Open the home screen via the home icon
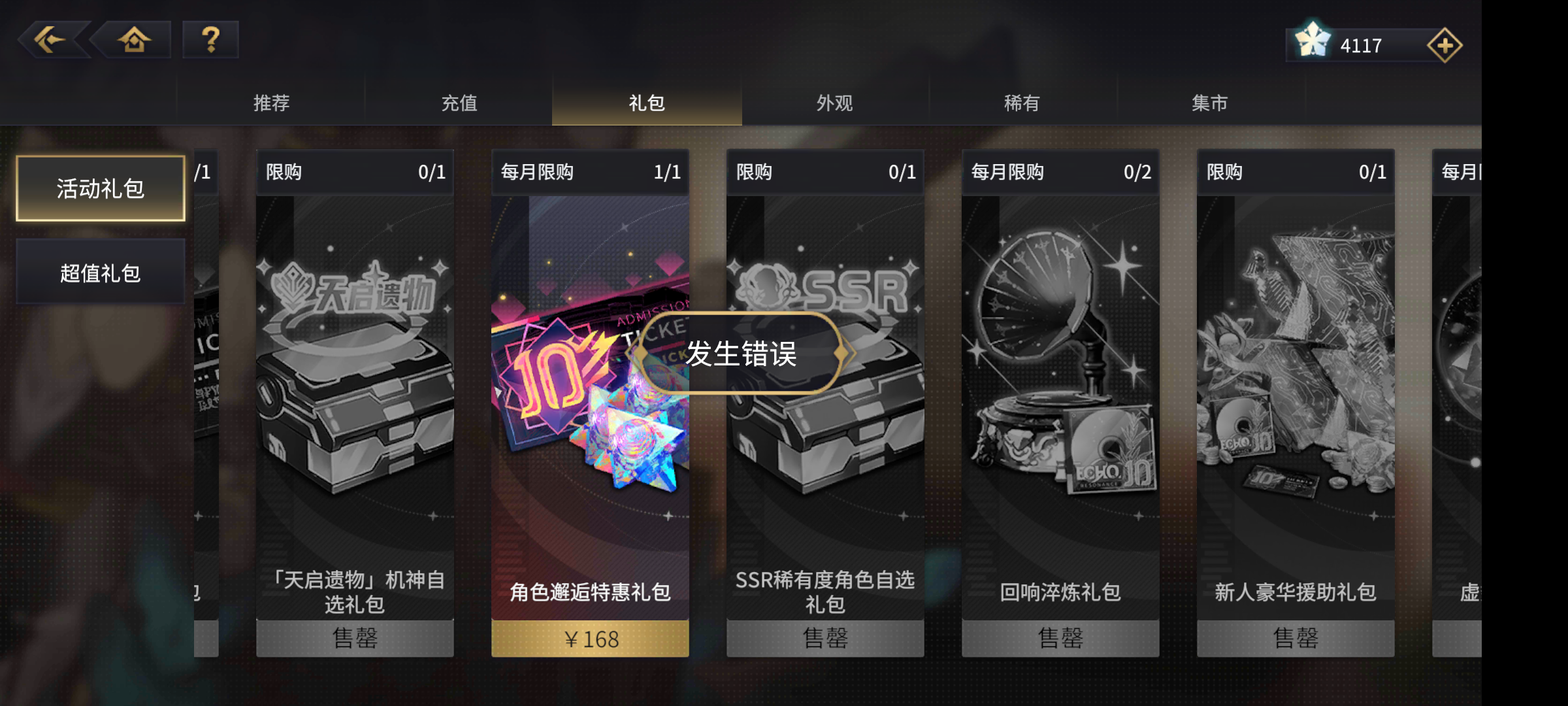The width and height of the screenshot is (1568, 706). point(133,41)
